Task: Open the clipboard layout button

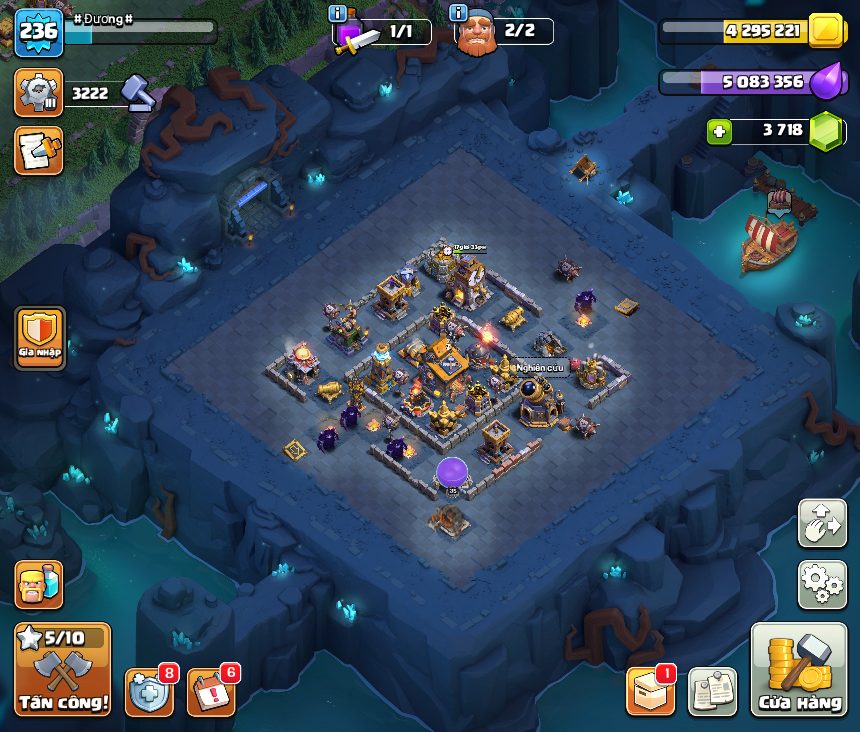Action: tap(712, 691)
